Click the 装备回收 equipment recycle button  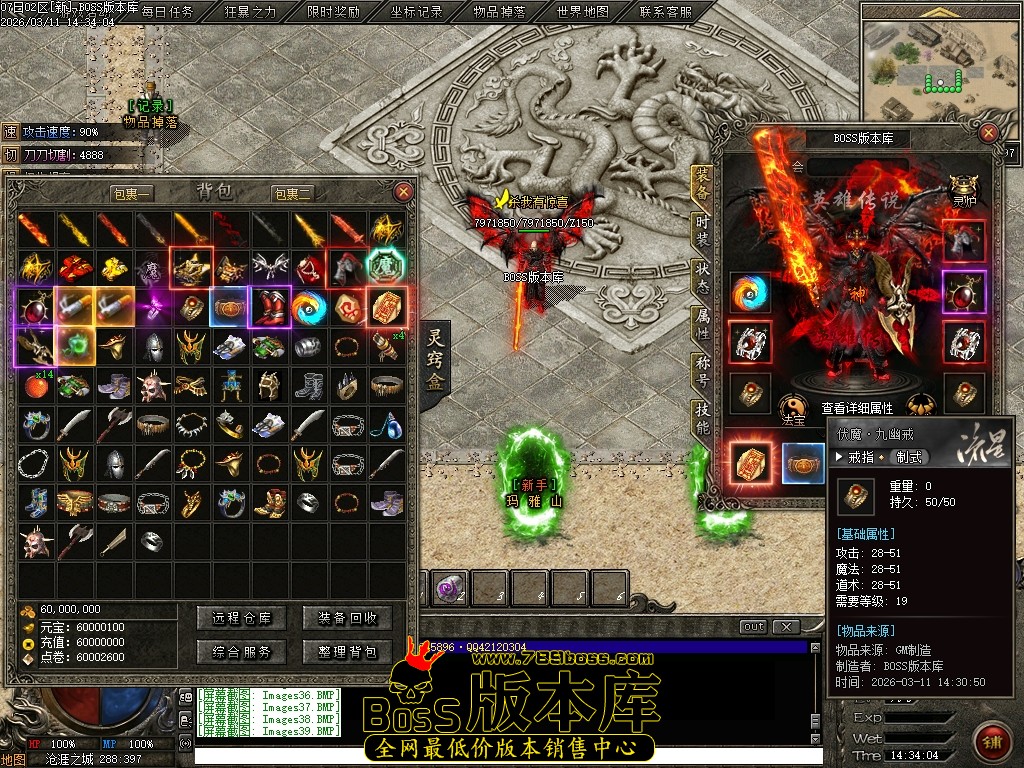[347, 618]
